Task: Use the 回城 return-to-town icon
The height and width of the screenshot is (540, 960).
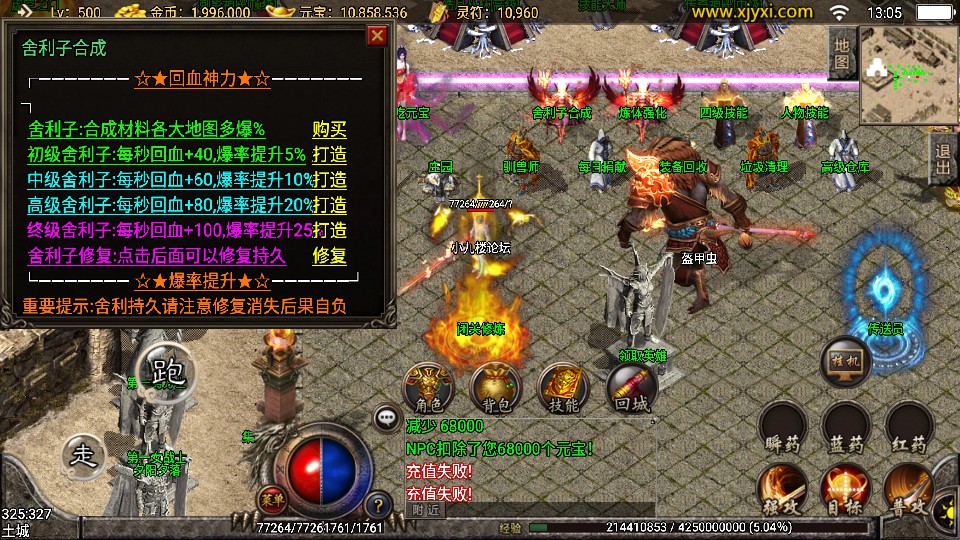Action: (x=632, y=388)
